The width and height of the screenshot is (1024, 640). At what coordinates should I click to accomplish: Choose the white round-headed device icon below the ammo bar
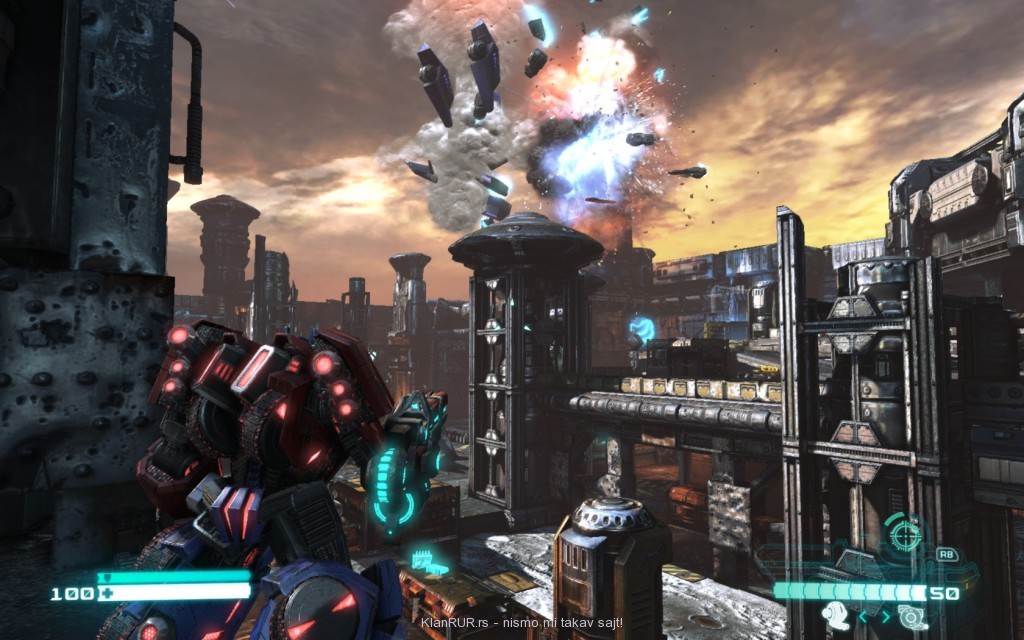[836, 615]
